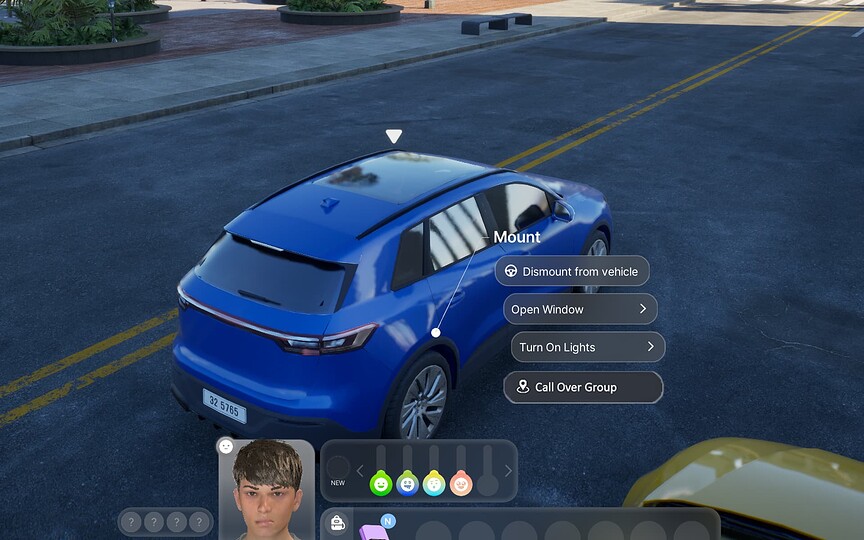Screen dimensions: 864x540
Task: Click the character portrait
Action: tap(267, 489)
